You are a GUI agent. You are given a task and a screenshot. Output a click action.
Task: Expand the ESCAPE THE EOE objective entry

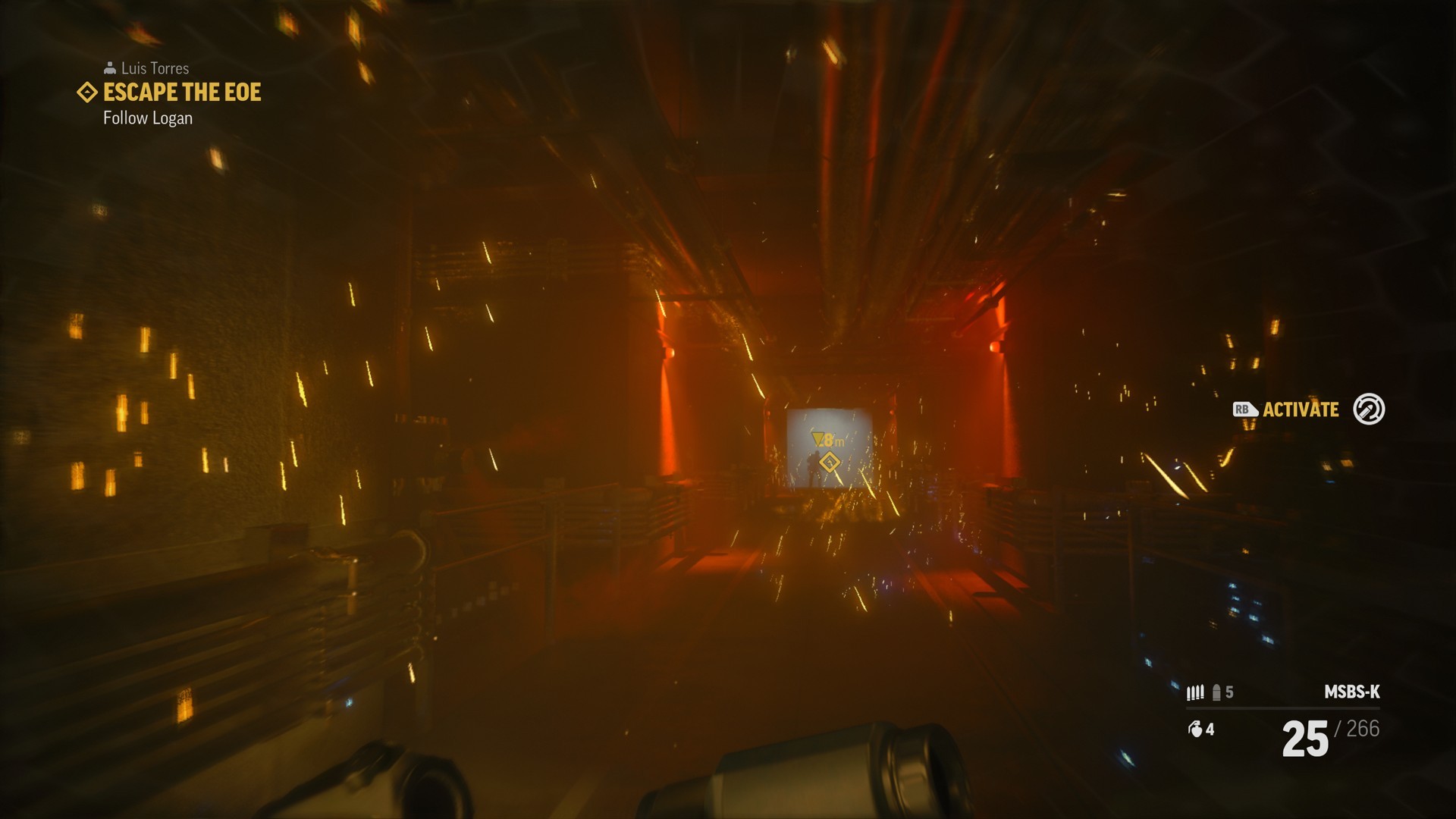181,93
